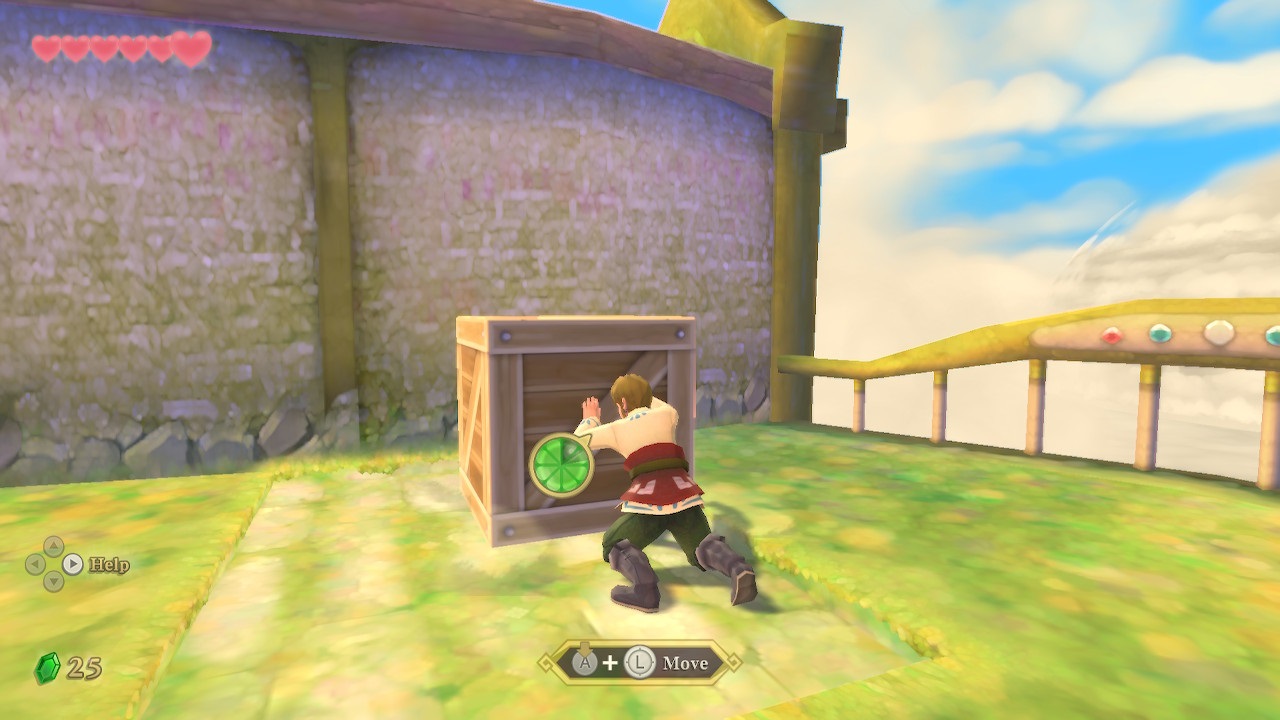This screenshot has height=720, width=1280.
Task: Click the L button icon in the prompt
Action: tap(638, 663)
